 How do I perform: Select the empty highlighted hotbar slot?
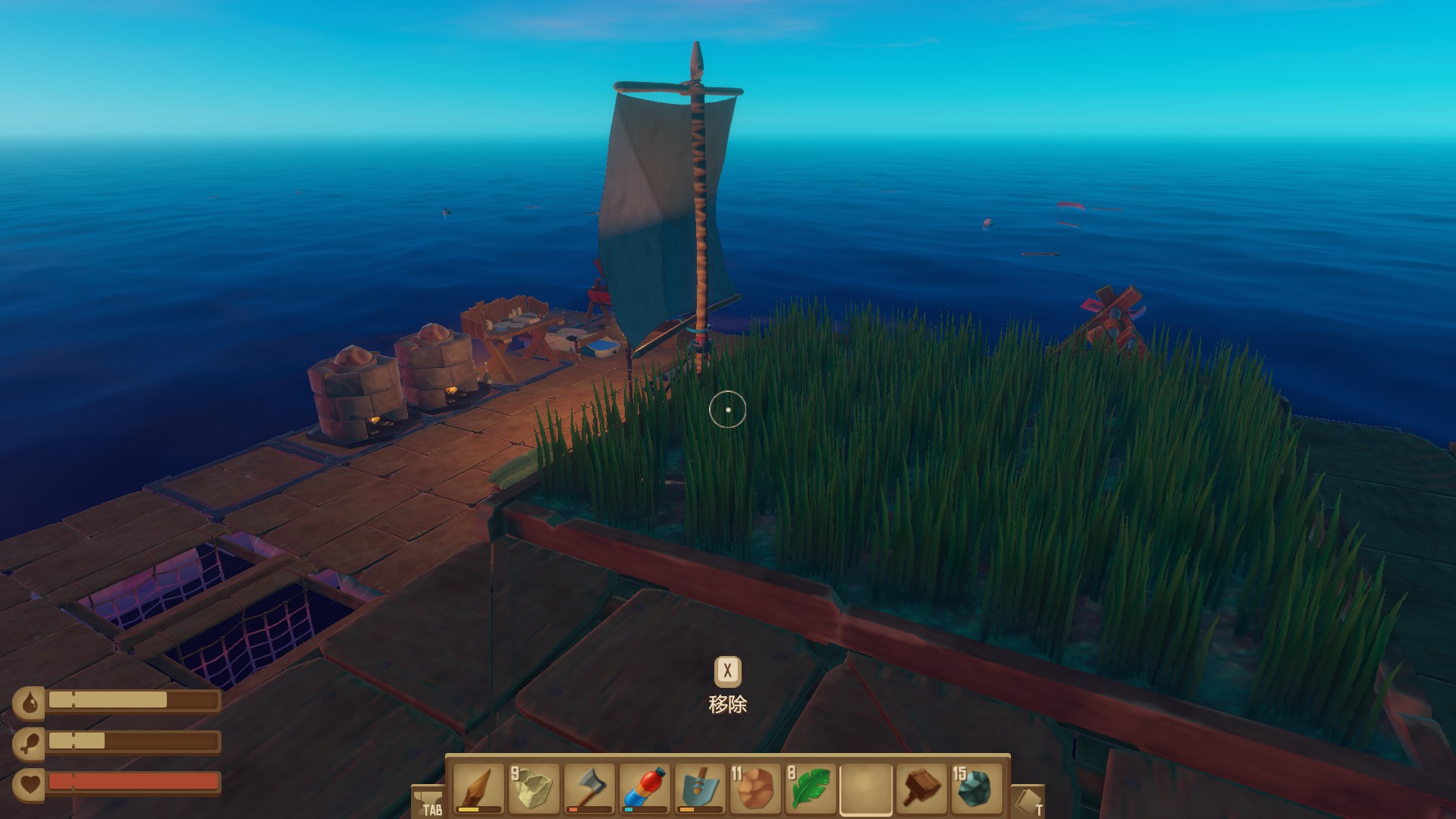(x=865, y=789)
